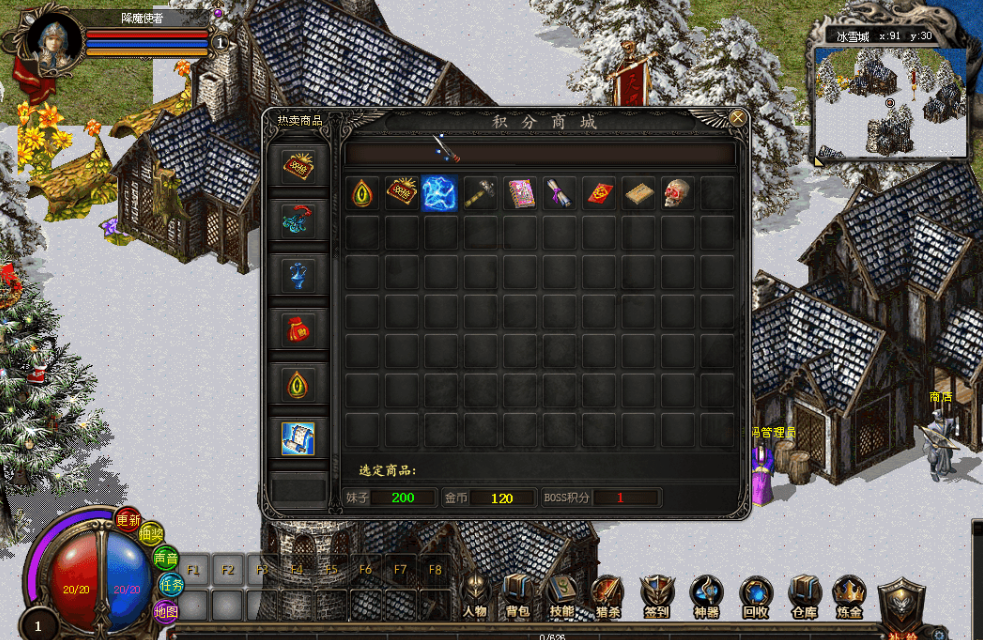Click the 冰雪城 minimap
Screen dimensions: 983x640
click(x=891, y=102)
